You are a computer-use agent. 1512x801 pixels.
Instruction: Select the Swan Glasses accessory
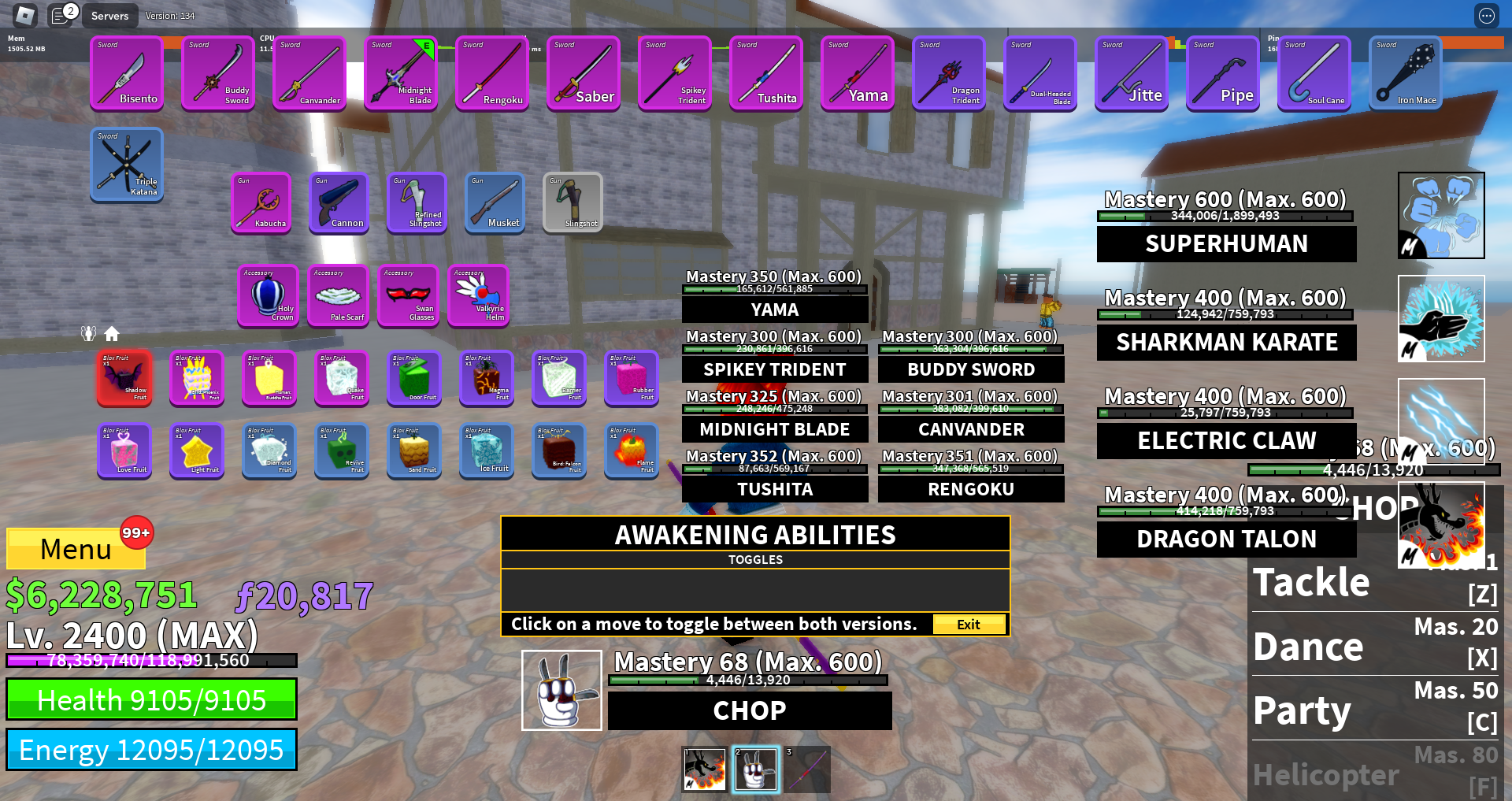click(x=408, y=295)
